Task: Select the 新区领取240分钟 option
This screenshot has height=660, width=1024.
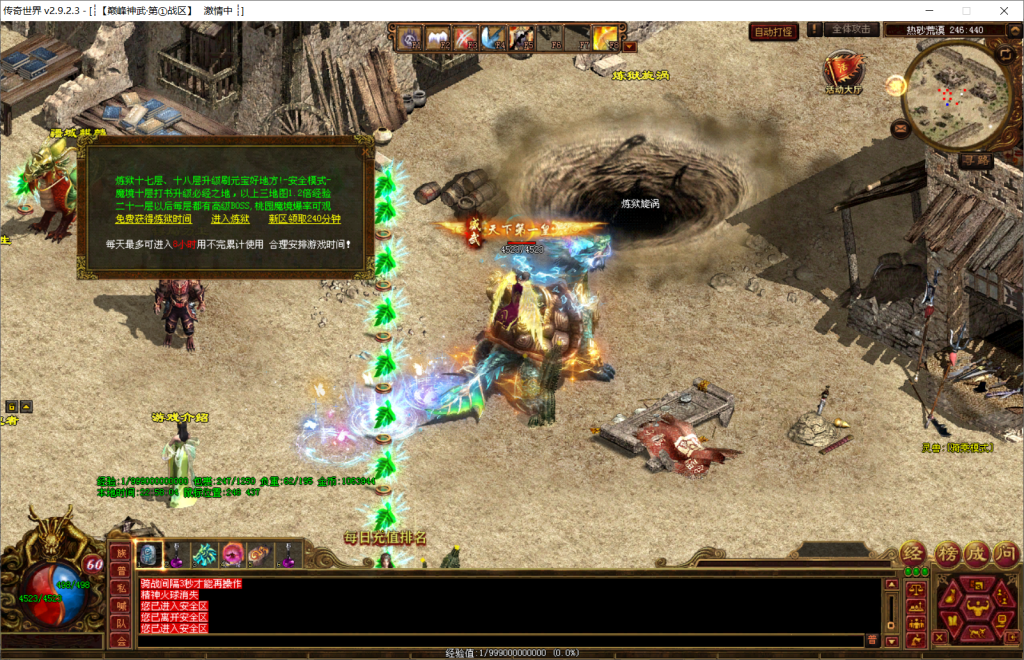Action: coord(305,218)
